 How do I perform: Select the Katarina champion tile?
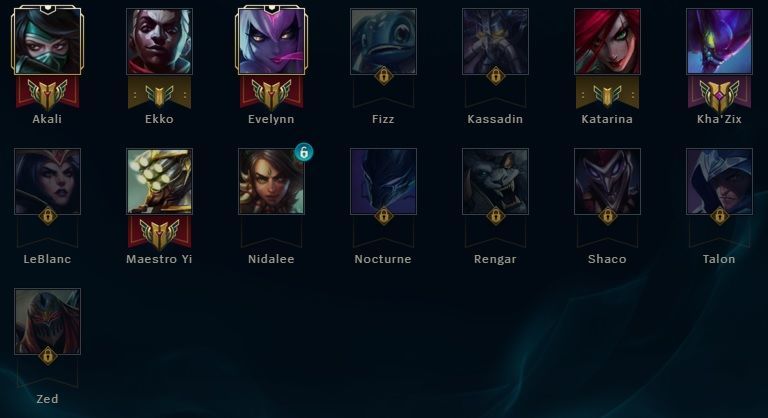coord(607,42)
